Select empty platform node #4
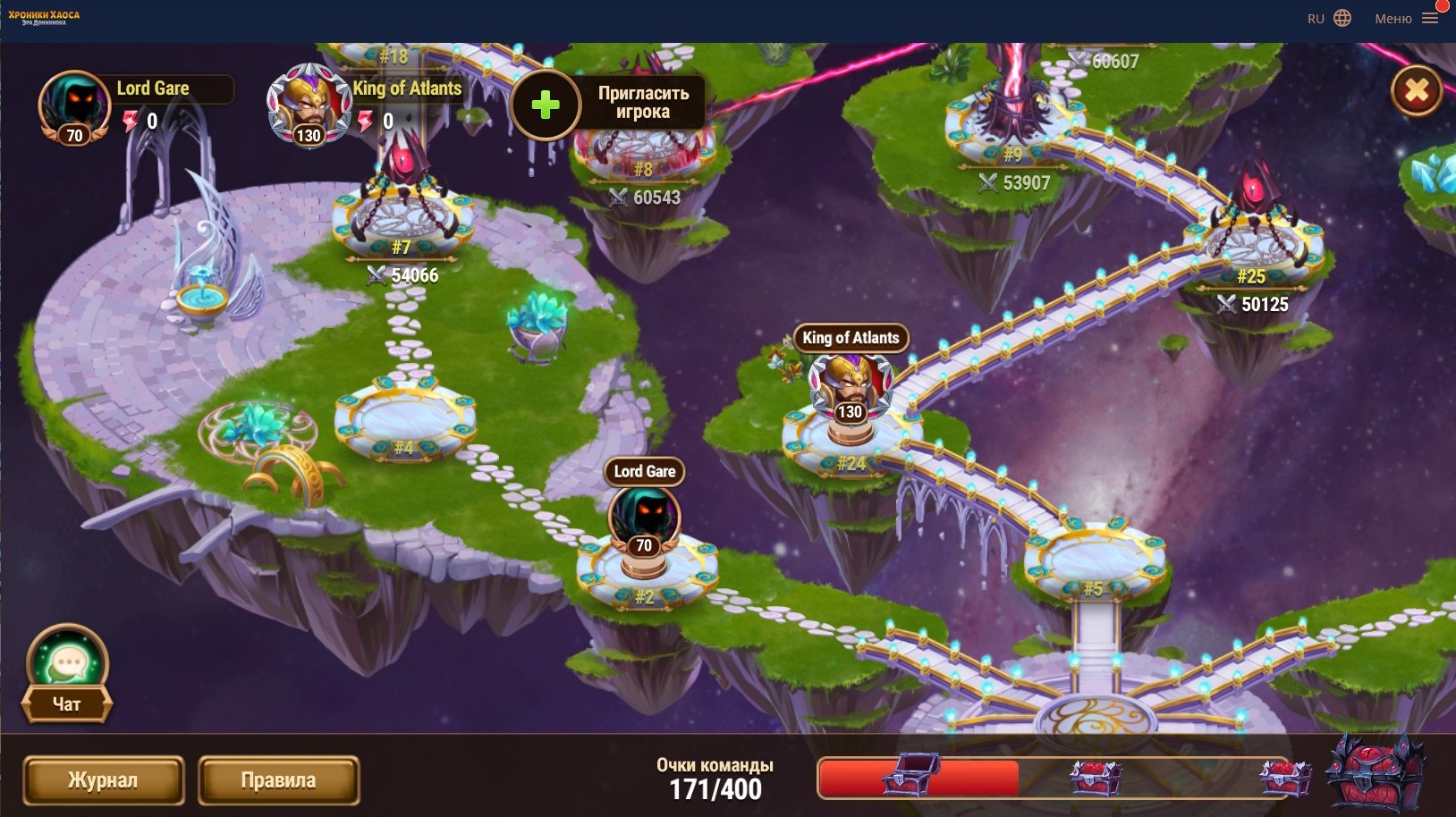1456x817 pixels. (404, 420)
